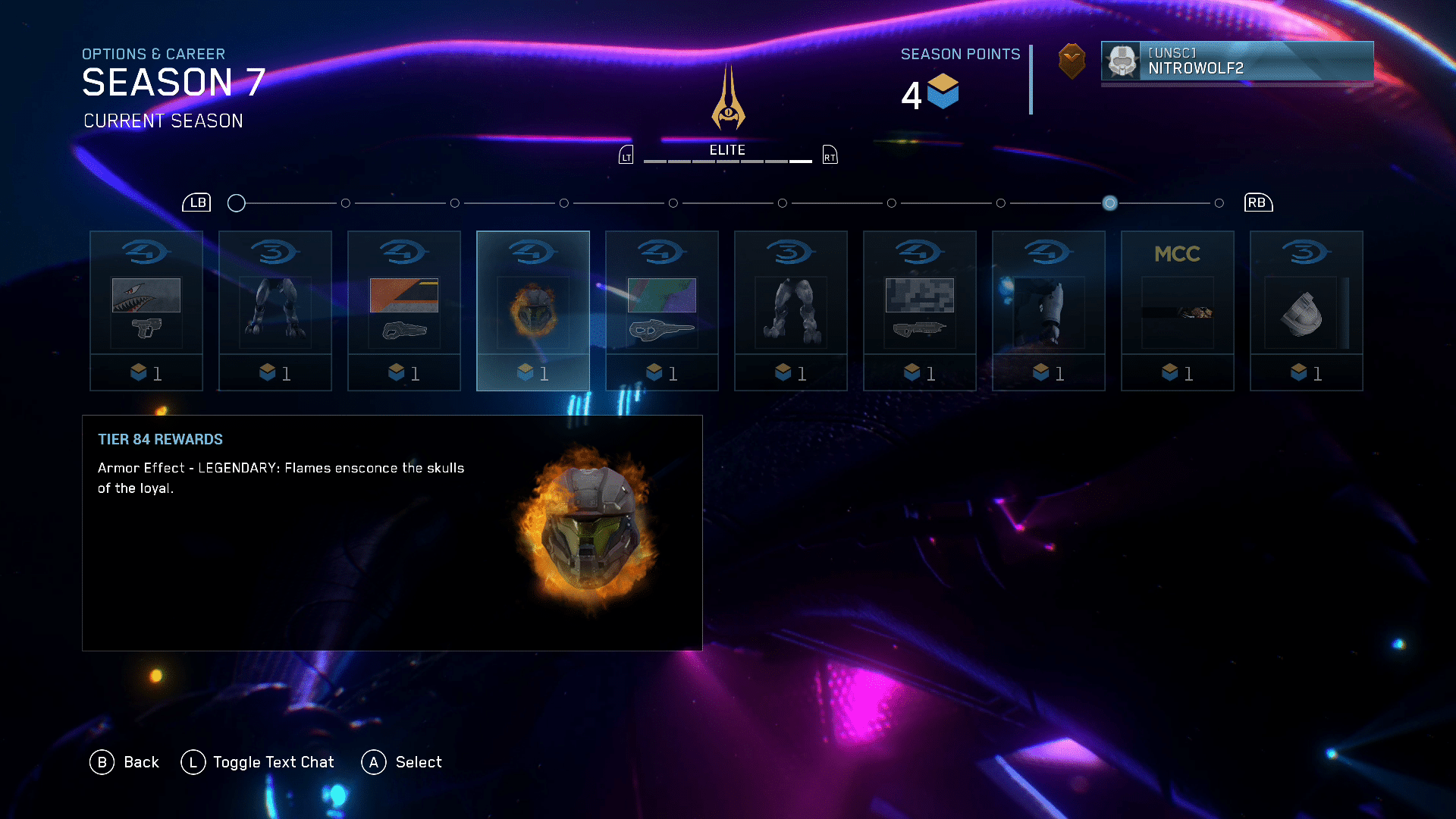Choose the armored glove reward tile

[x=1049, y=310]
